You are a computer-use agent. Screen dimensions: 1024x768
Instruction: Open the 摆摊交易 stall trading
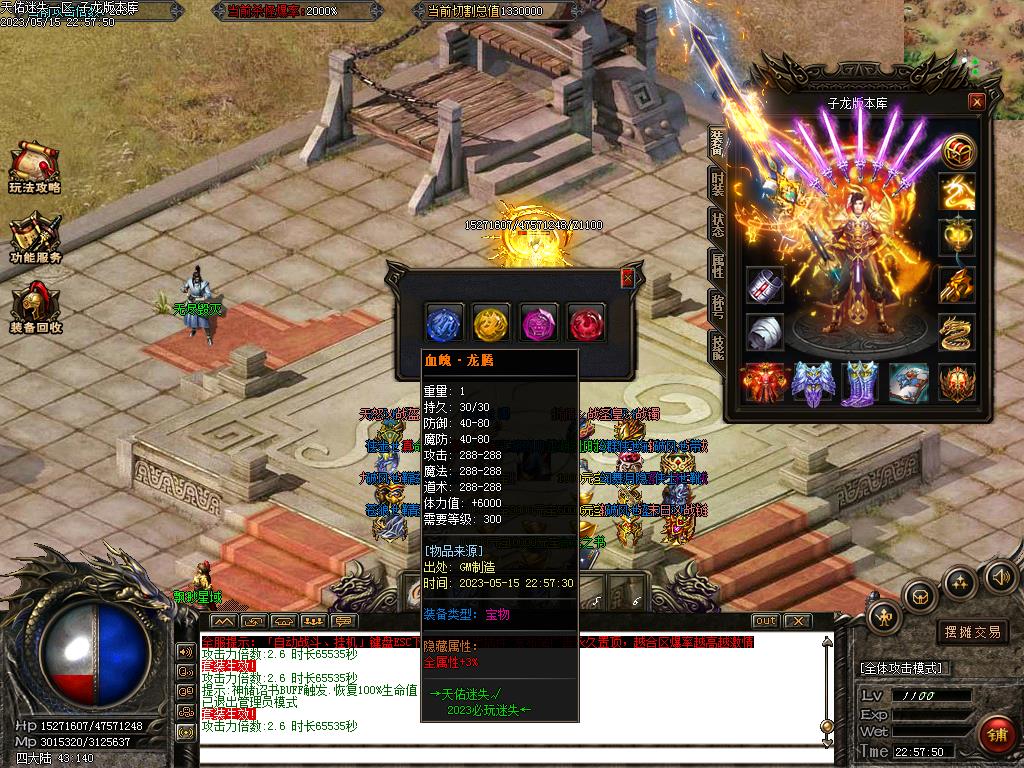[x=972, y=632]
